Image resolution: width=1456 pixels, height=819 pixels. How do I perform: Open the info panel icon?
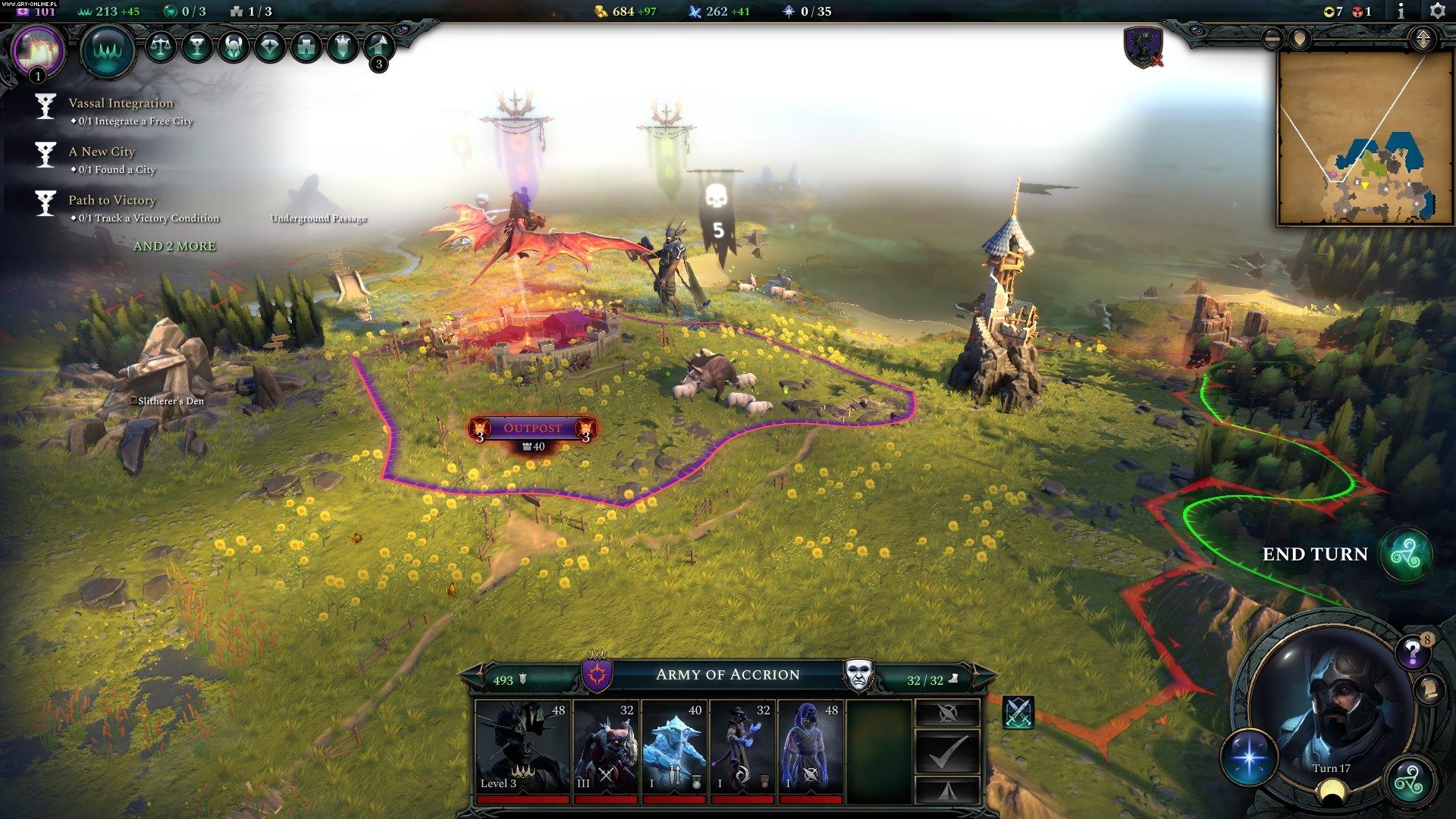click(x=1401, y=11)
